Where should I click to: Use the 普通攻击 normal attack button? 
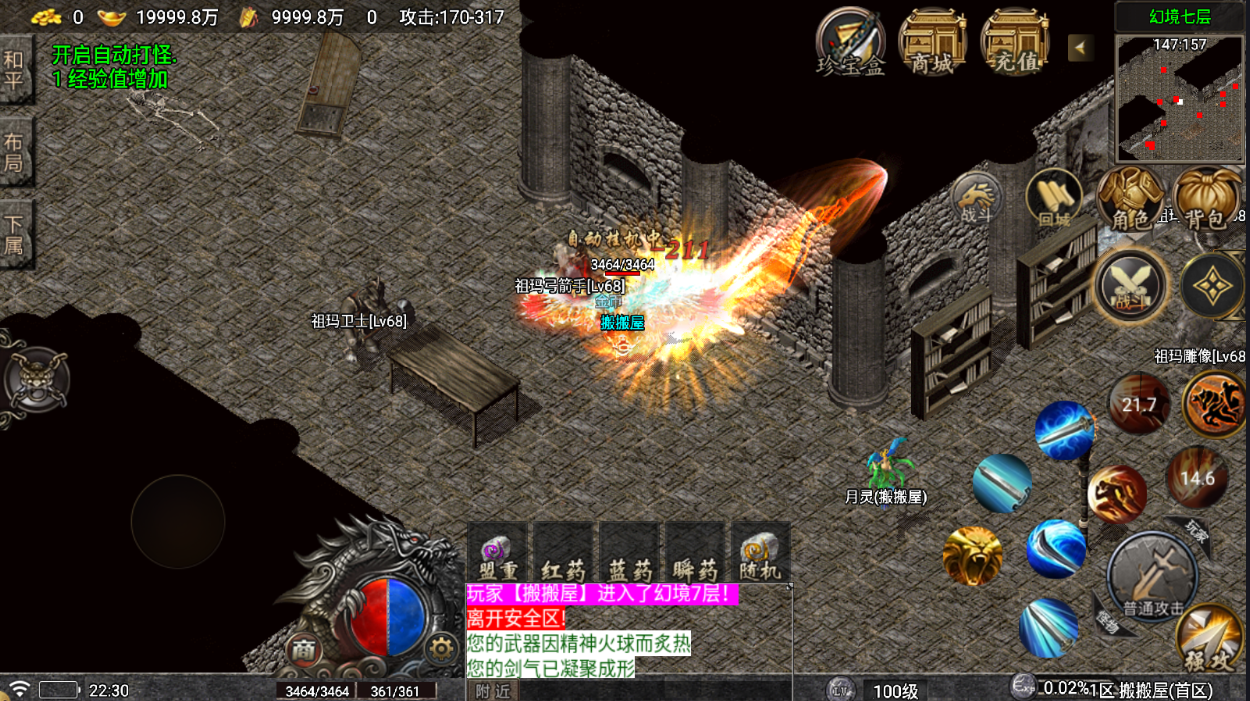coord(1153,578)
